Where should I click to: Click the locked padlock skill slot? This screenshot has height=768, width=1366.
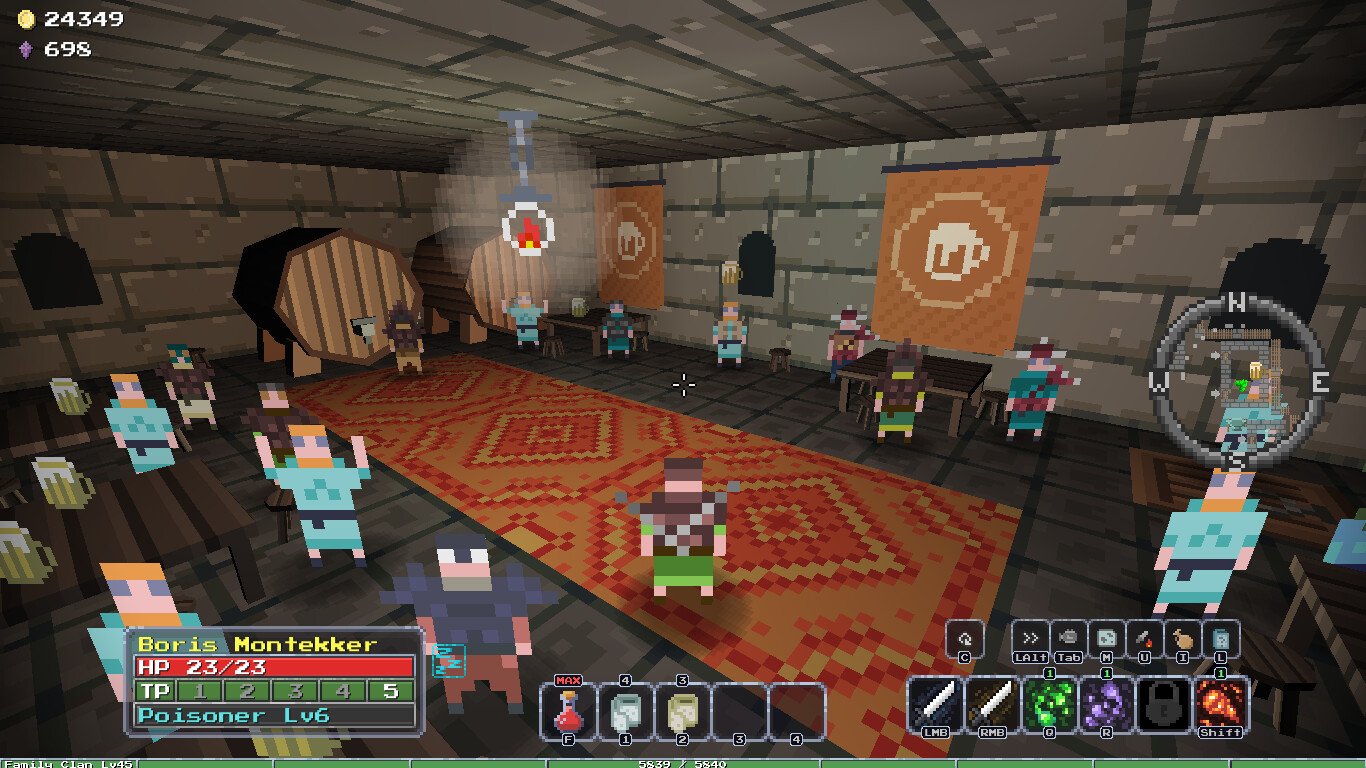point(1165,704)
